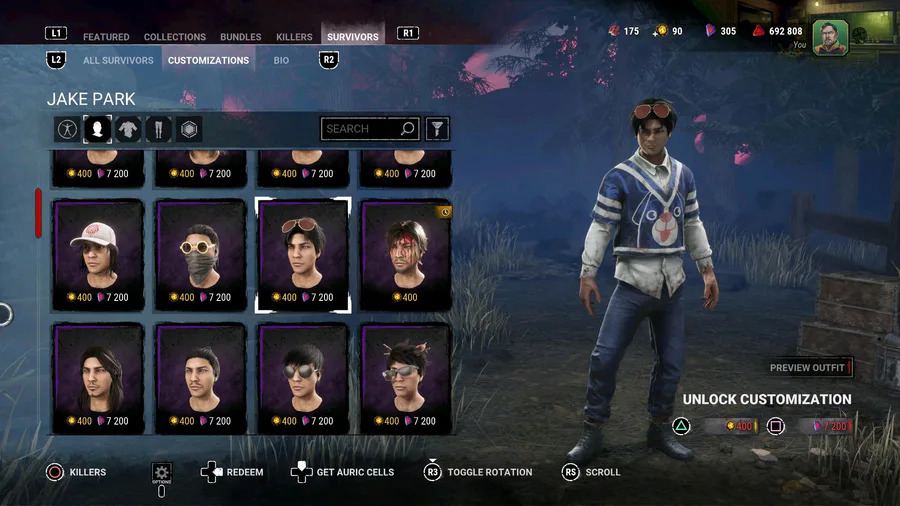The height and width of the screenshot is (506, 900).
Task: Switch to the Collections tab
Action: [175, 37]
